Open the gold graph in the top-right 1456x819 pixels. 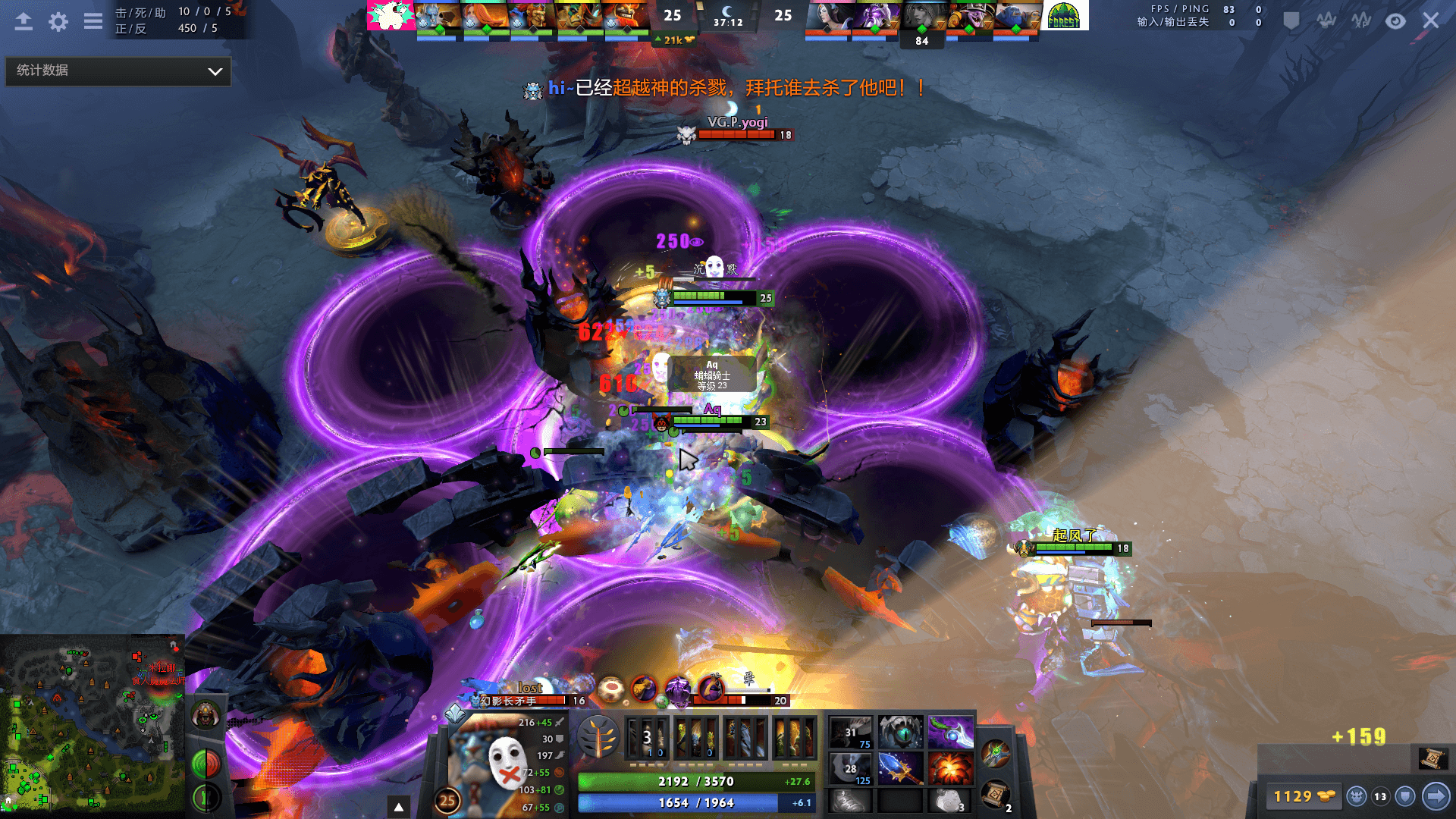[1326, 20]
